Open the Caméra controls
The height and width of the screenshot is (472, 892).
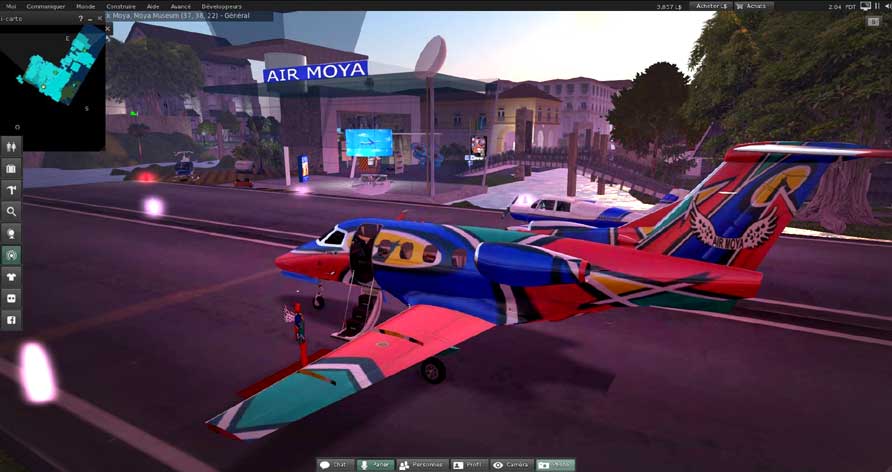click(x=511, y=465)
